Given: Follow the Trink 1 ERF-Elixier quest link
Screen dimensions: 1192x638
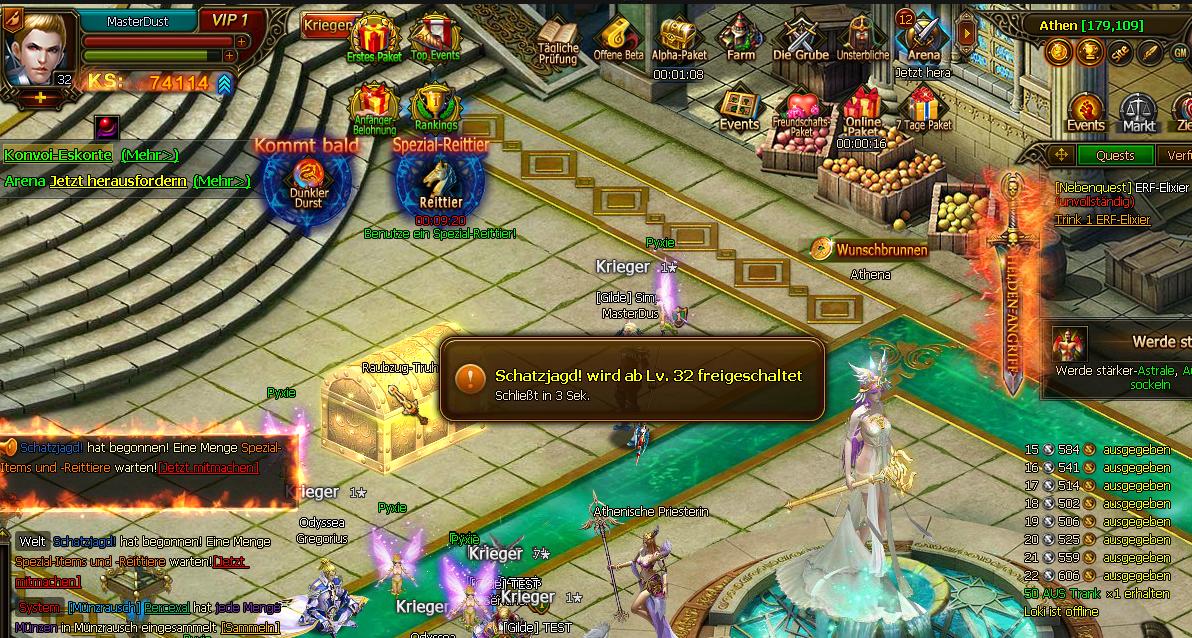Looking at the screenshot, I should pyautogui.click(x=1102, y=219).
